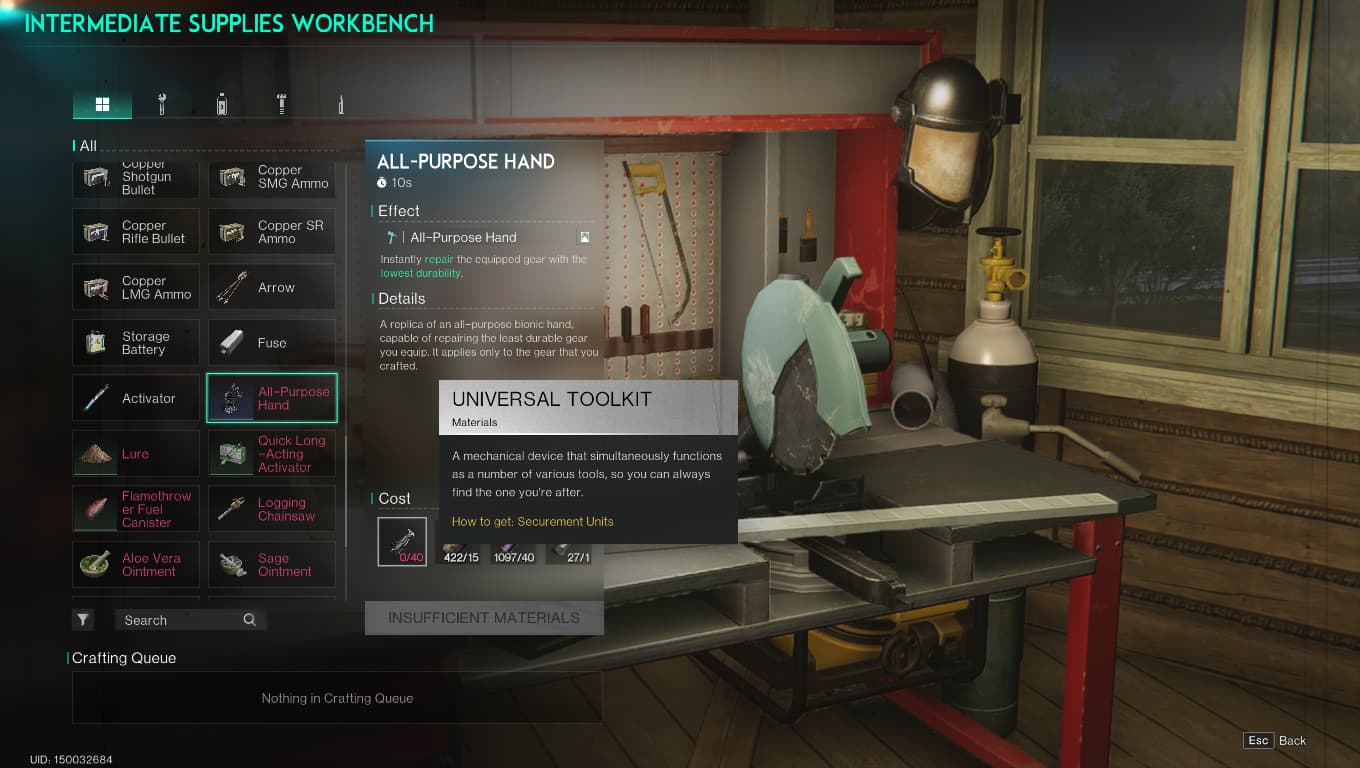
Task: Select the Fuse recipe
Action: pos(272,343)
